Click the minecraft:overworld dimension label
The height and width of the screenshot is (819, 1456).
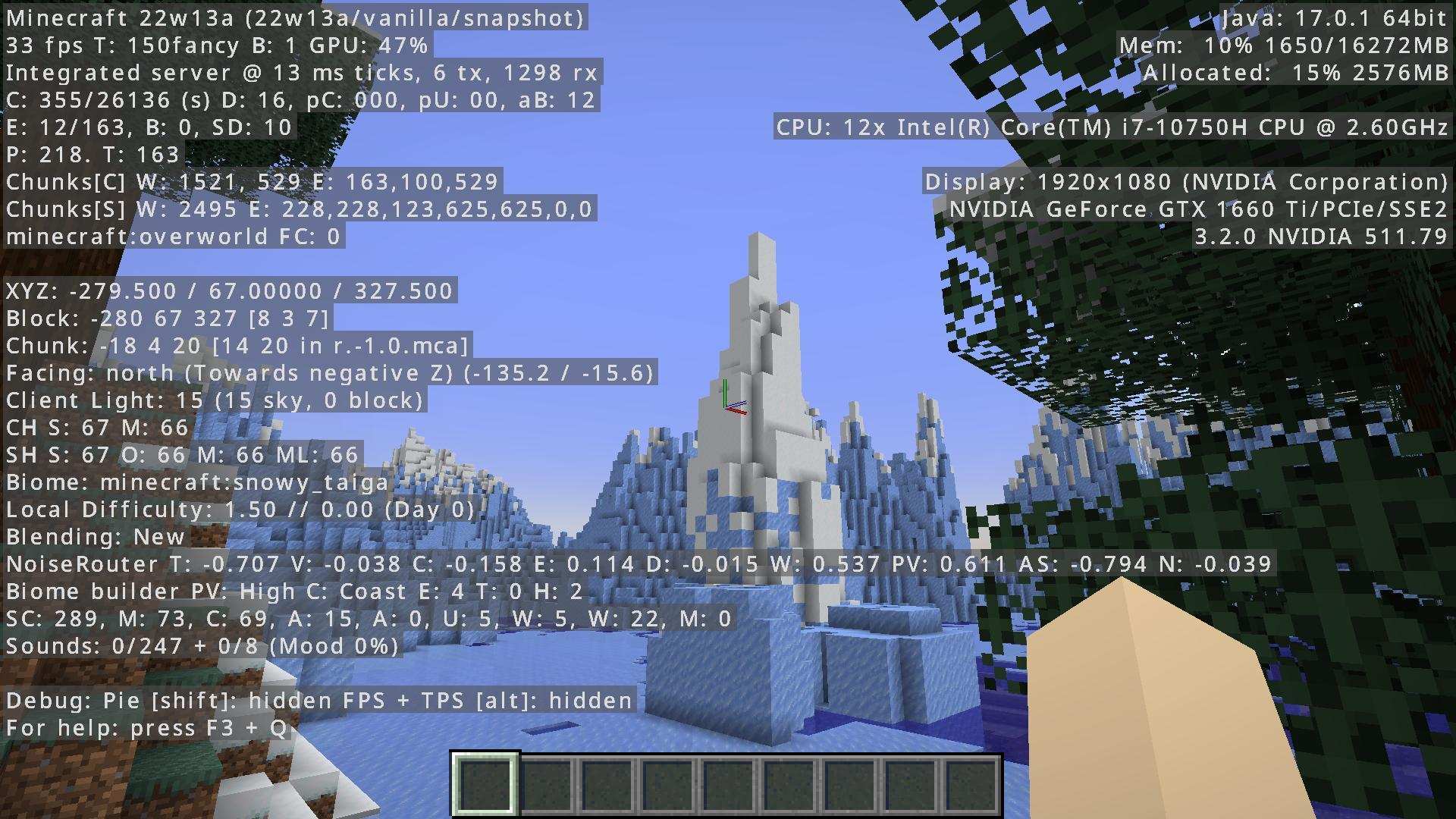(173, 236)
